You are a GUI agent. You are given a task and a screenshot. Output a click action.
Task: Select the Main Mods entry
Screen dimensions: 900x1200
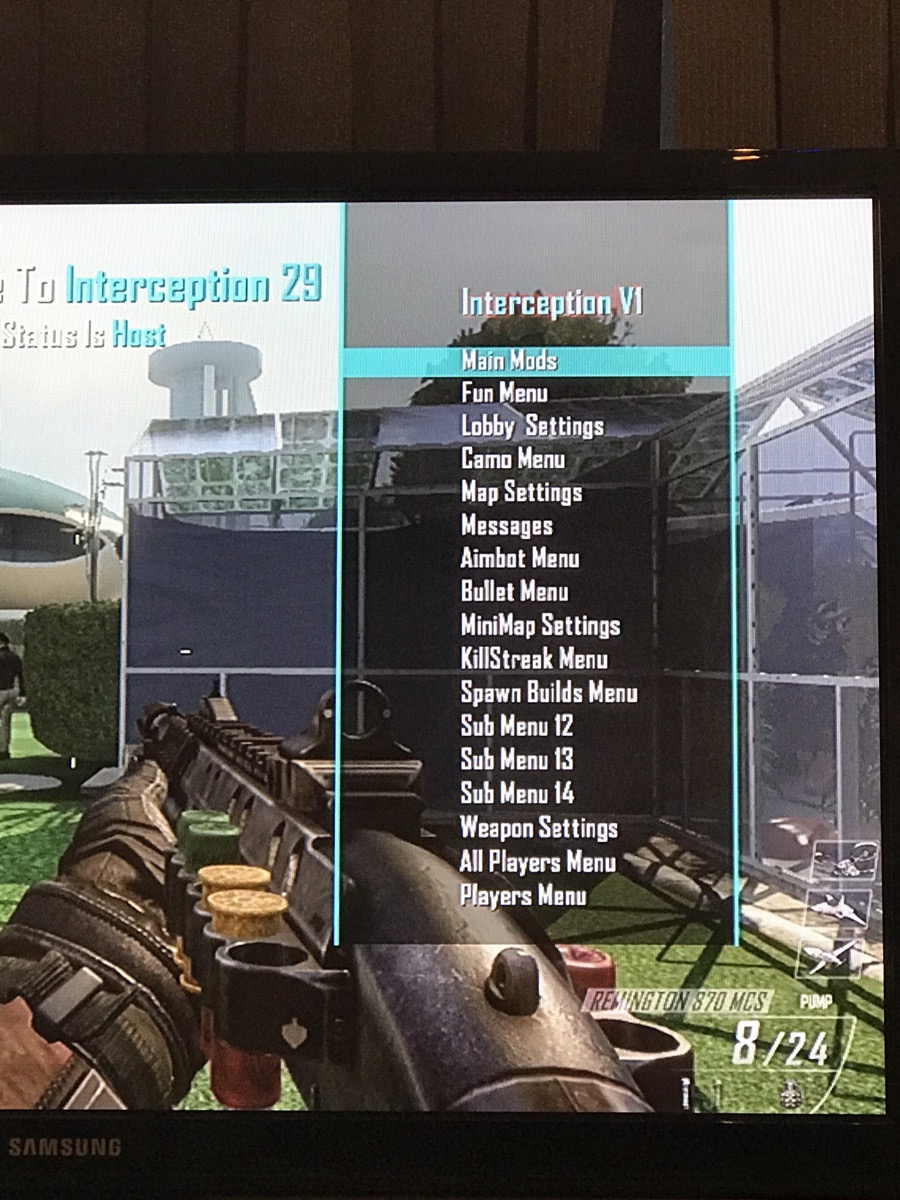coord(509,360)
